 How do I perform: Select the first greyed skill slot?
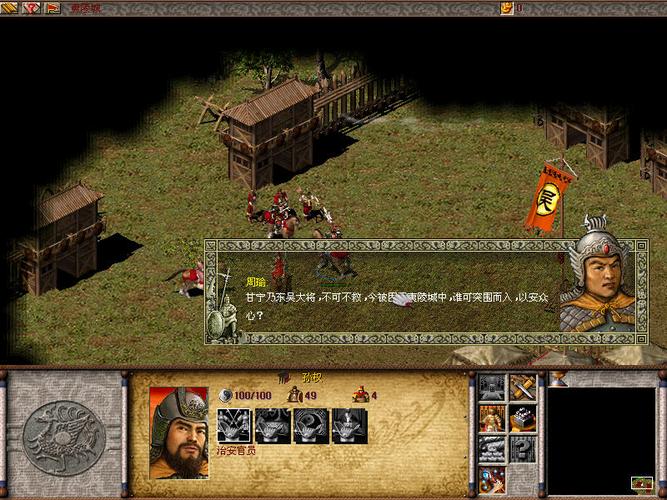click(x=234, y=426)
